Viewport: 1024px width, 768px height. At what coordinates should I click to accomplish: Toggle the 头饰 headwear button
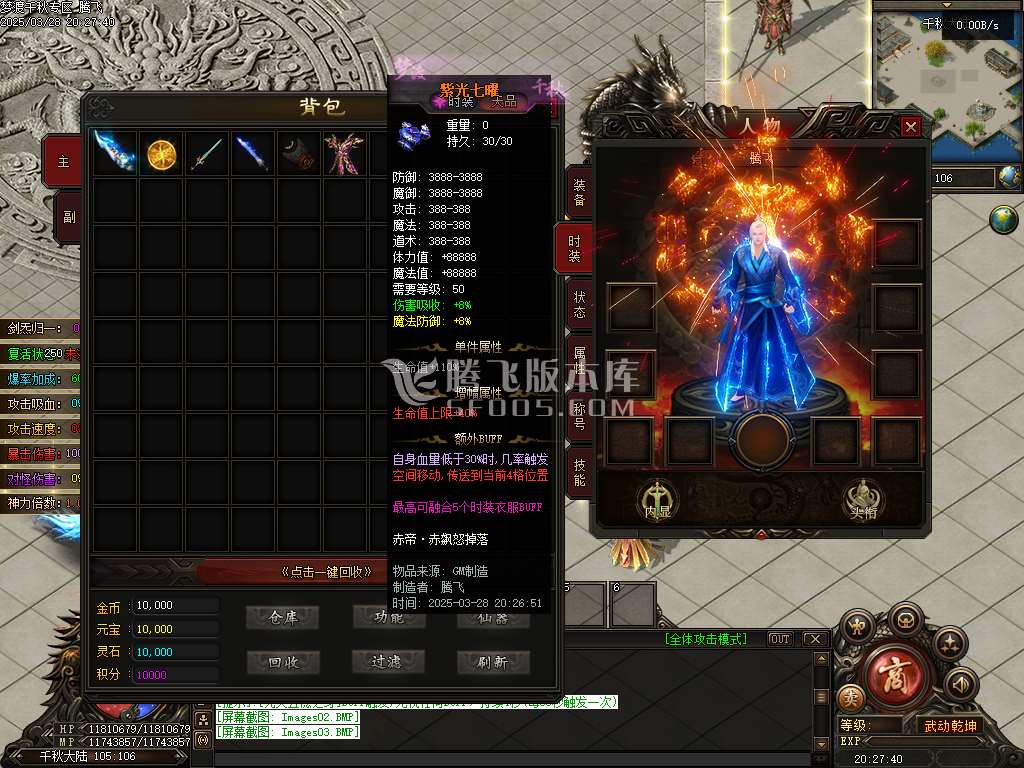(x=863, y=500)
